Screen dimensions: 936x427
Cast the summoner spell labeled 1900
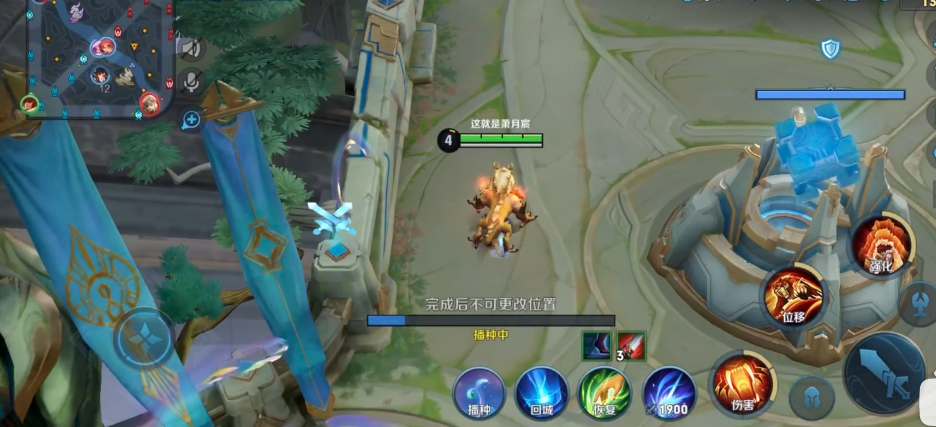(x=669, y=391)
